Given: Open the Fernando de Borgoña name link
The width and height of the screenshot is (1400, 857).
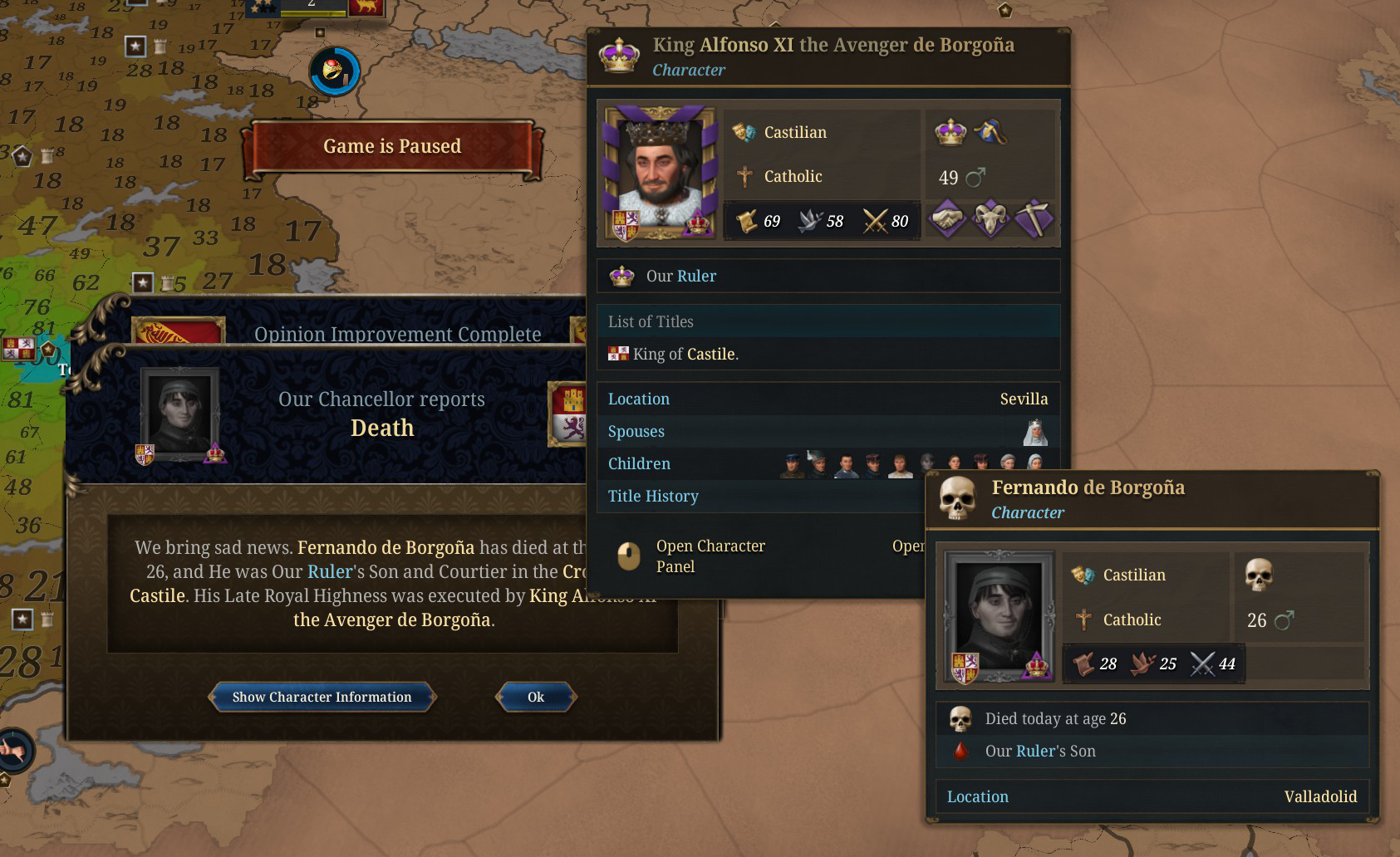Looking at the screenshot, I should pos(386,547).
